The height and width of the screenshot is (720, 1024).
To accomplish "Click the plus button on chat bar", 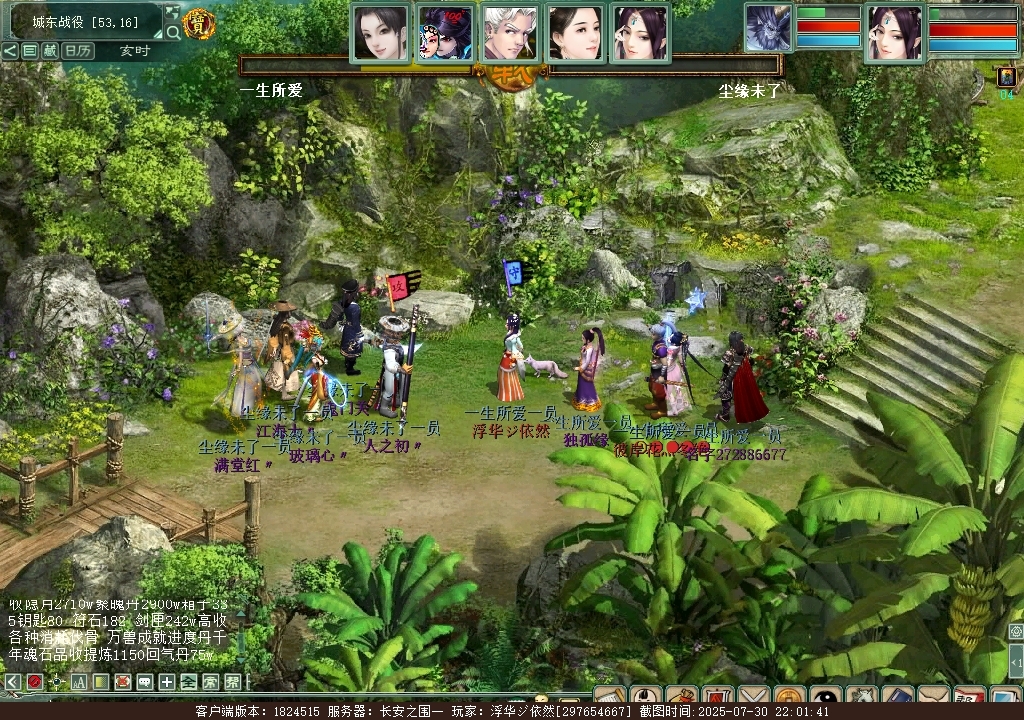I will [x=166, y=682].
